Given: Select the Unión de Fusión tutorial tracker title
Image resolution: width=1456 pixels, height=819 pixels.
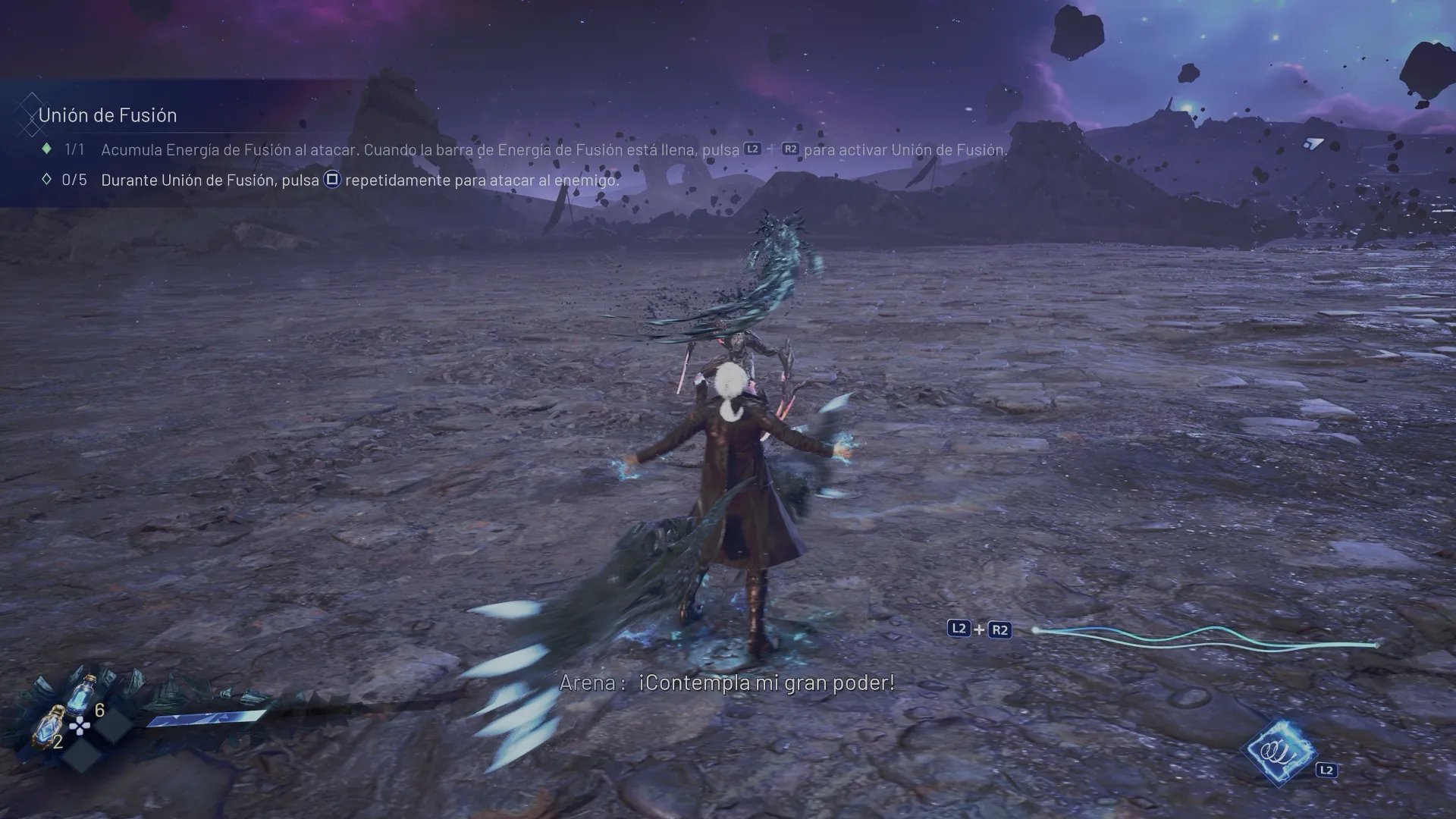Looking at the screenshot, I should click(x=107, y=115).
